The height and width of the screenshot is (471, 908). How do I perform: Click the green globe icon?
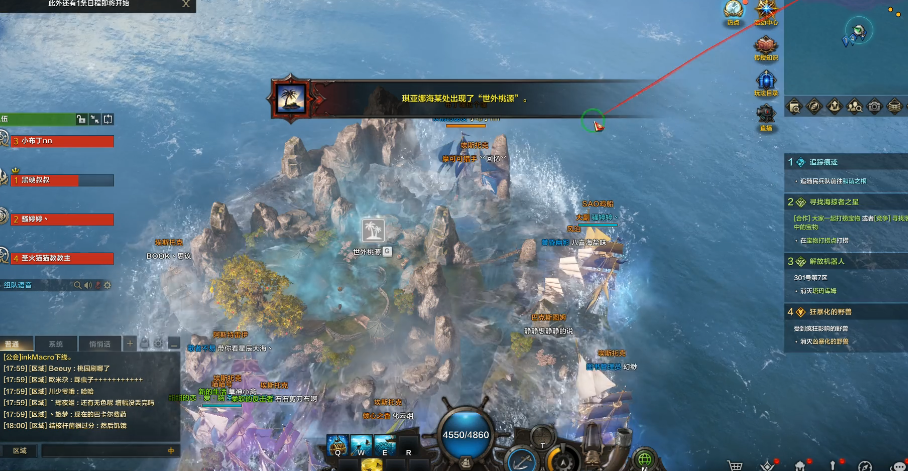click(645, 459)
